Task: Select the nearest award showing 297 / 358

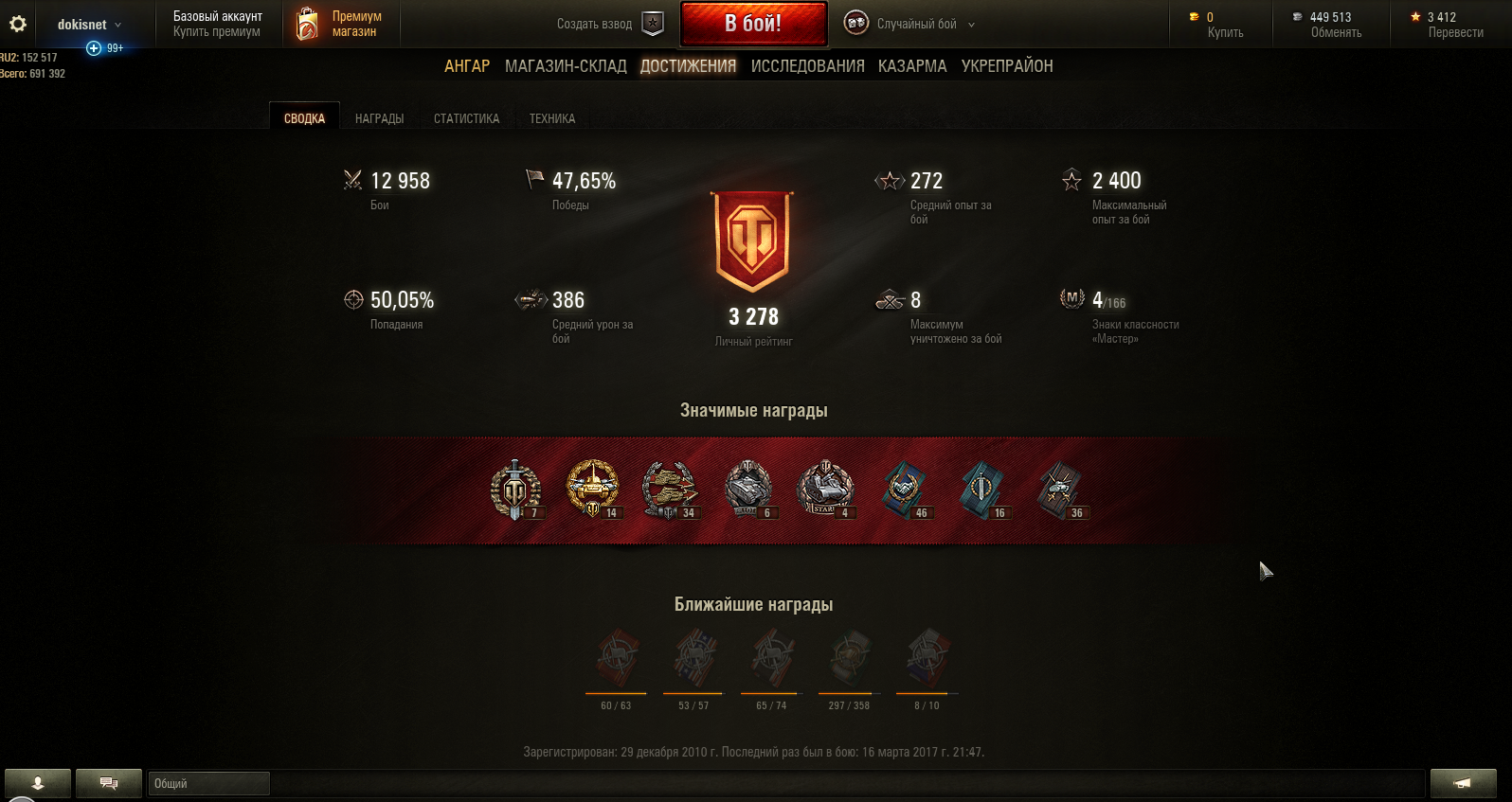Action: coord(849,660)
